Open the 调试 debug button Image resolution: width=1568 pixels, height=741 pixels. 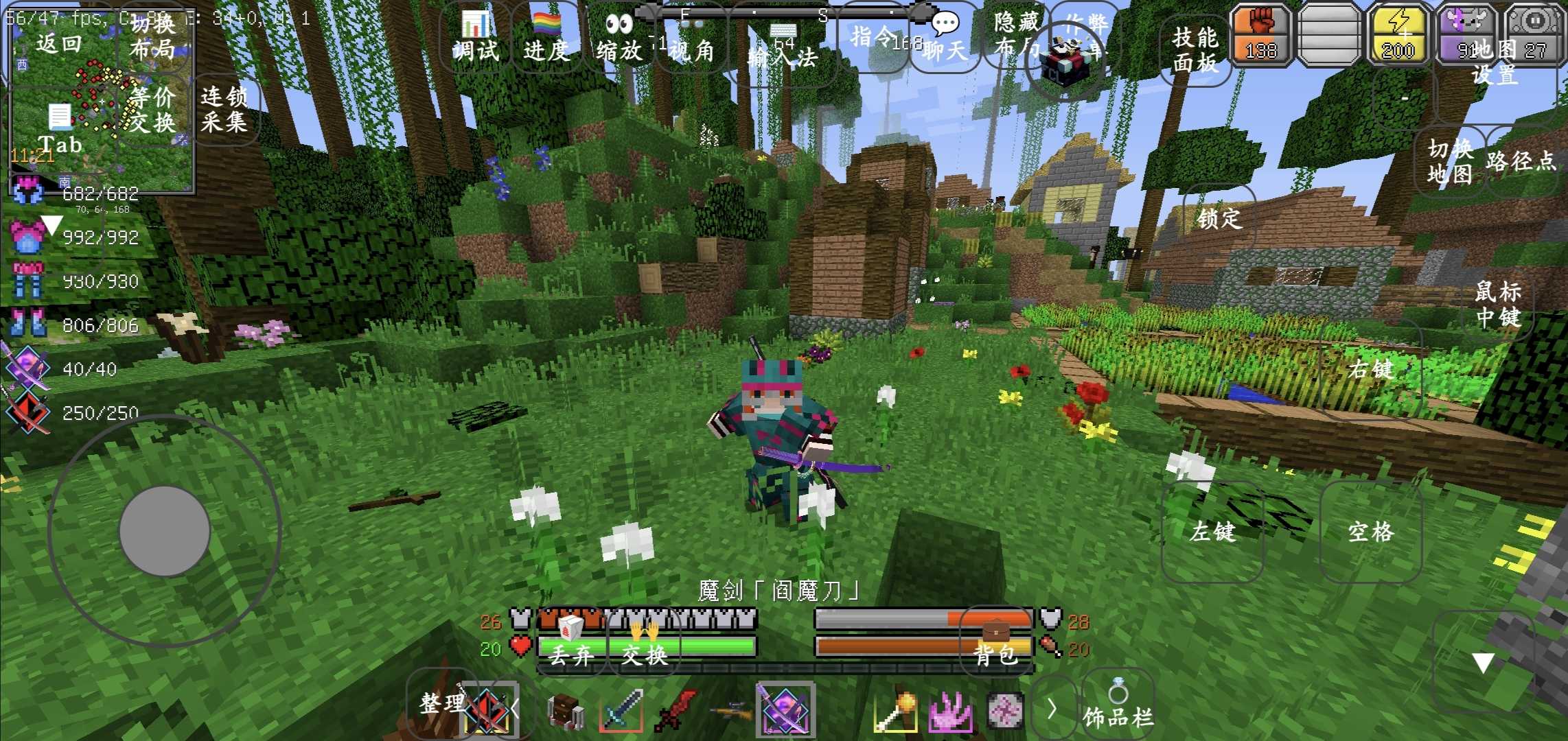coord(475,38)
